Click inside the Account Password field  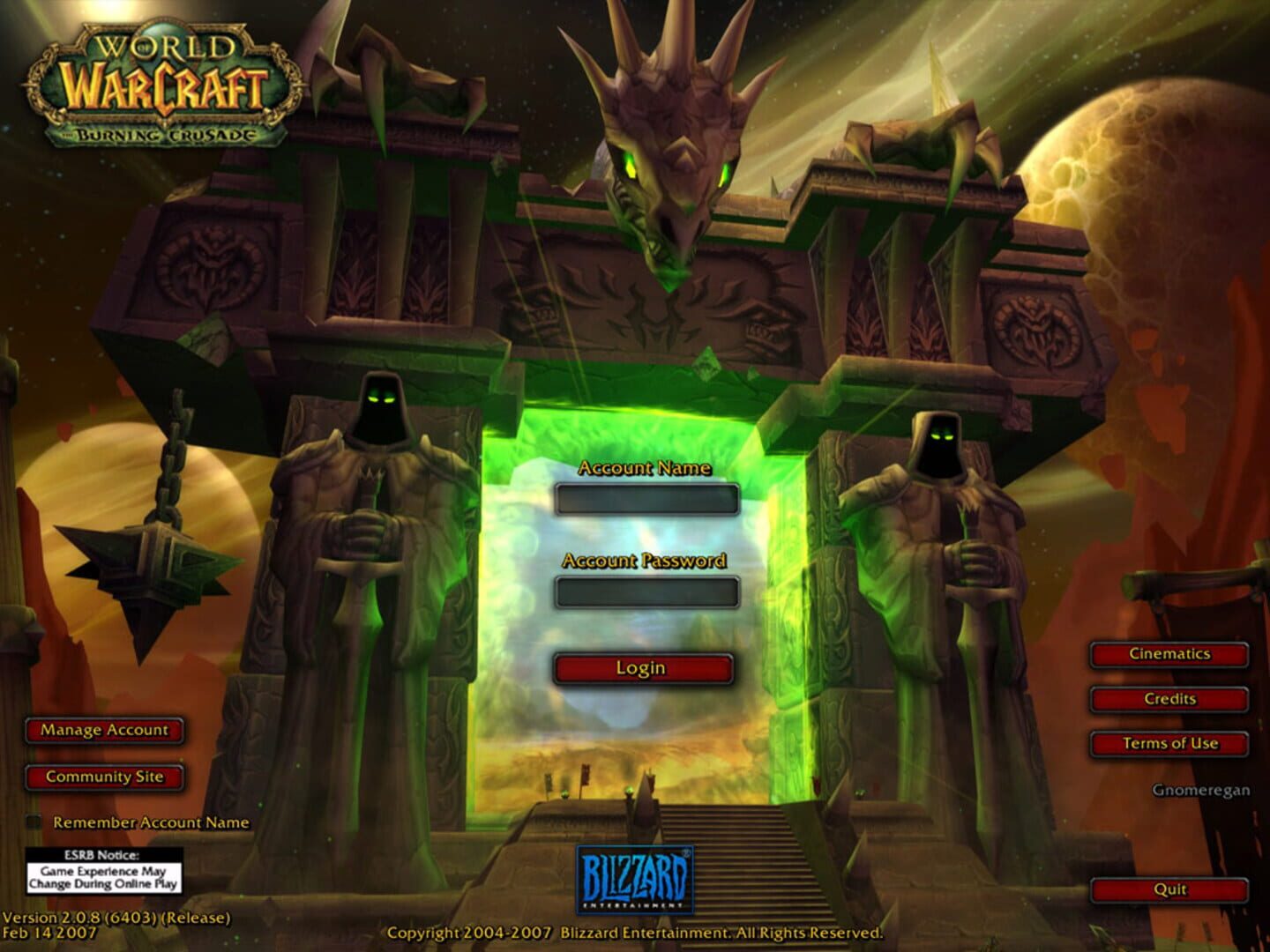[648, 591]
